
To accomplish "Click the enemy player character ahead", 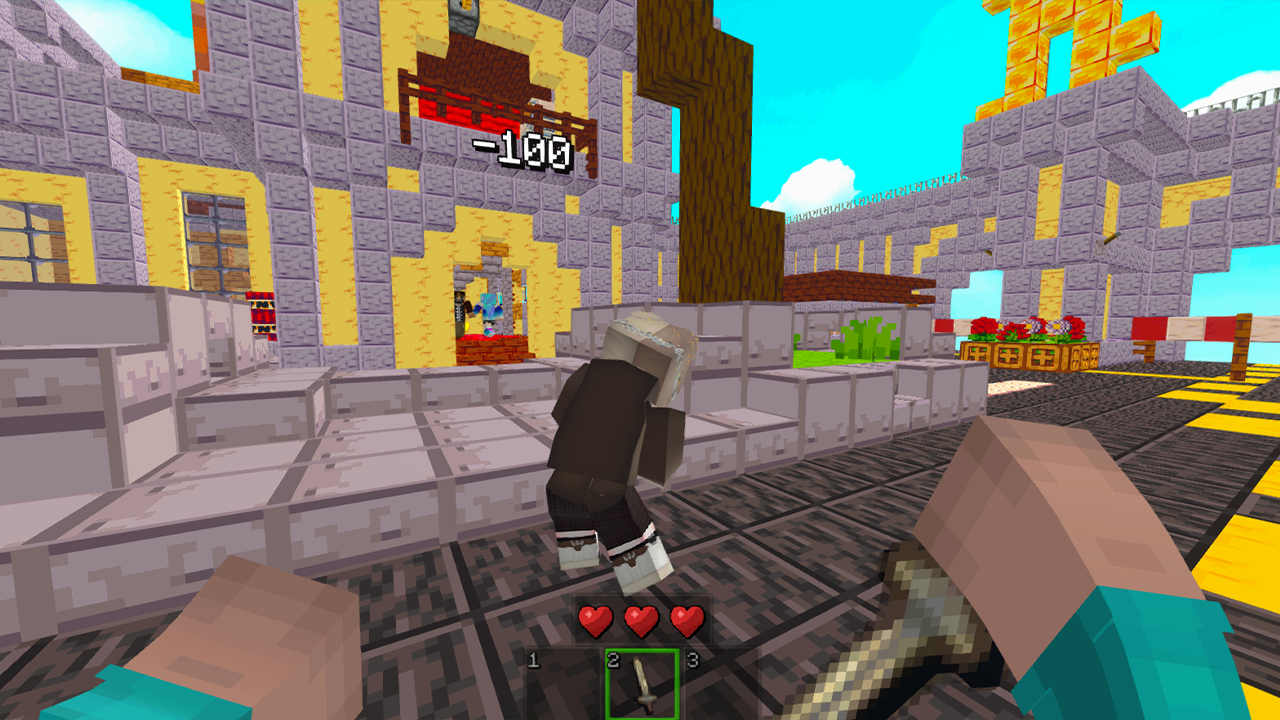I will [x=620, y=440].
